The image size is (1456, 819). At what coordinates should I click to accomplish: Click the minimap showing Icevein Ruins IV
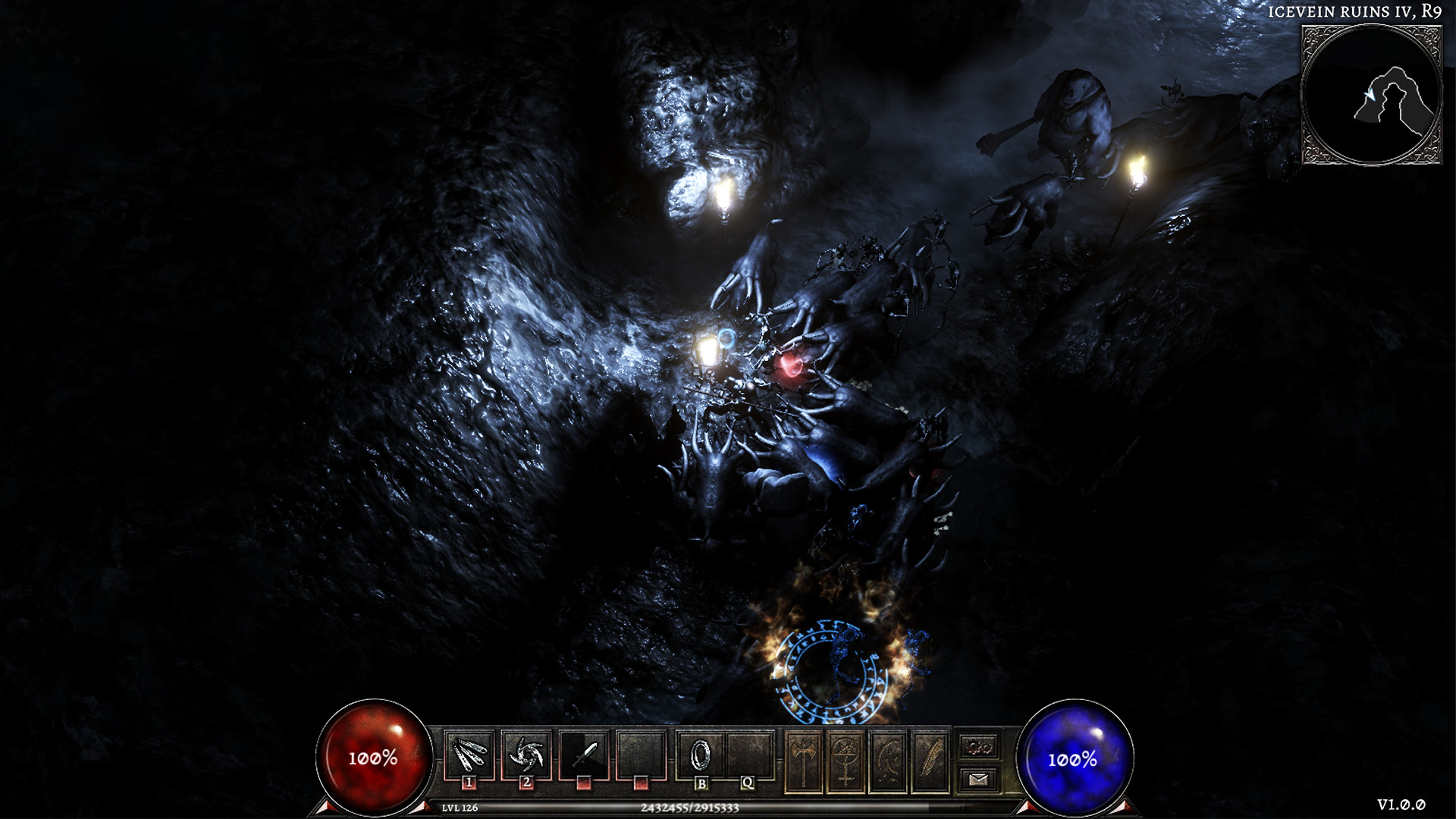point(1374,93)
